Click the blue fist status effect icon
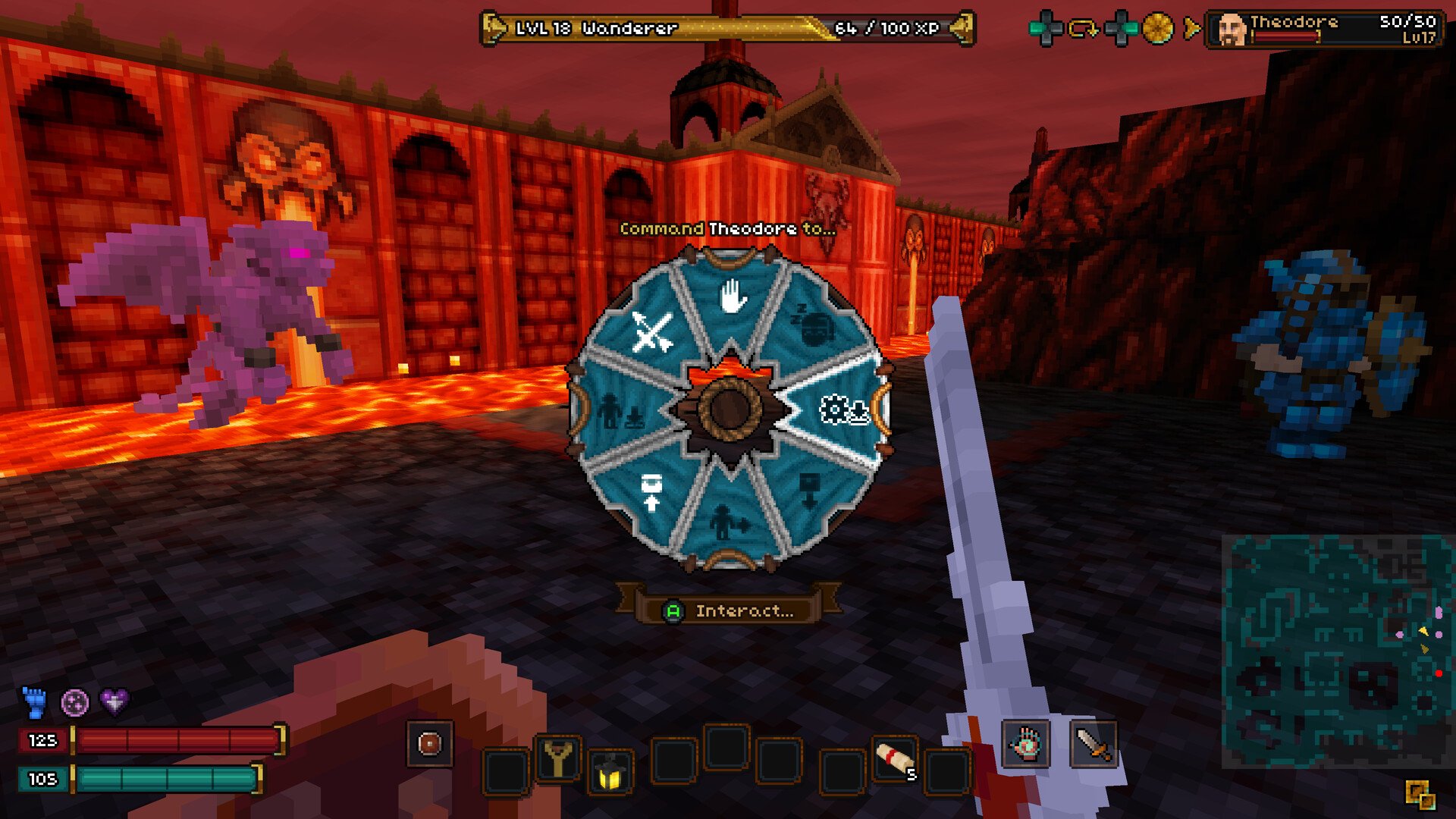The width and height of the screenshot is (1456, 819). [35, 702]
